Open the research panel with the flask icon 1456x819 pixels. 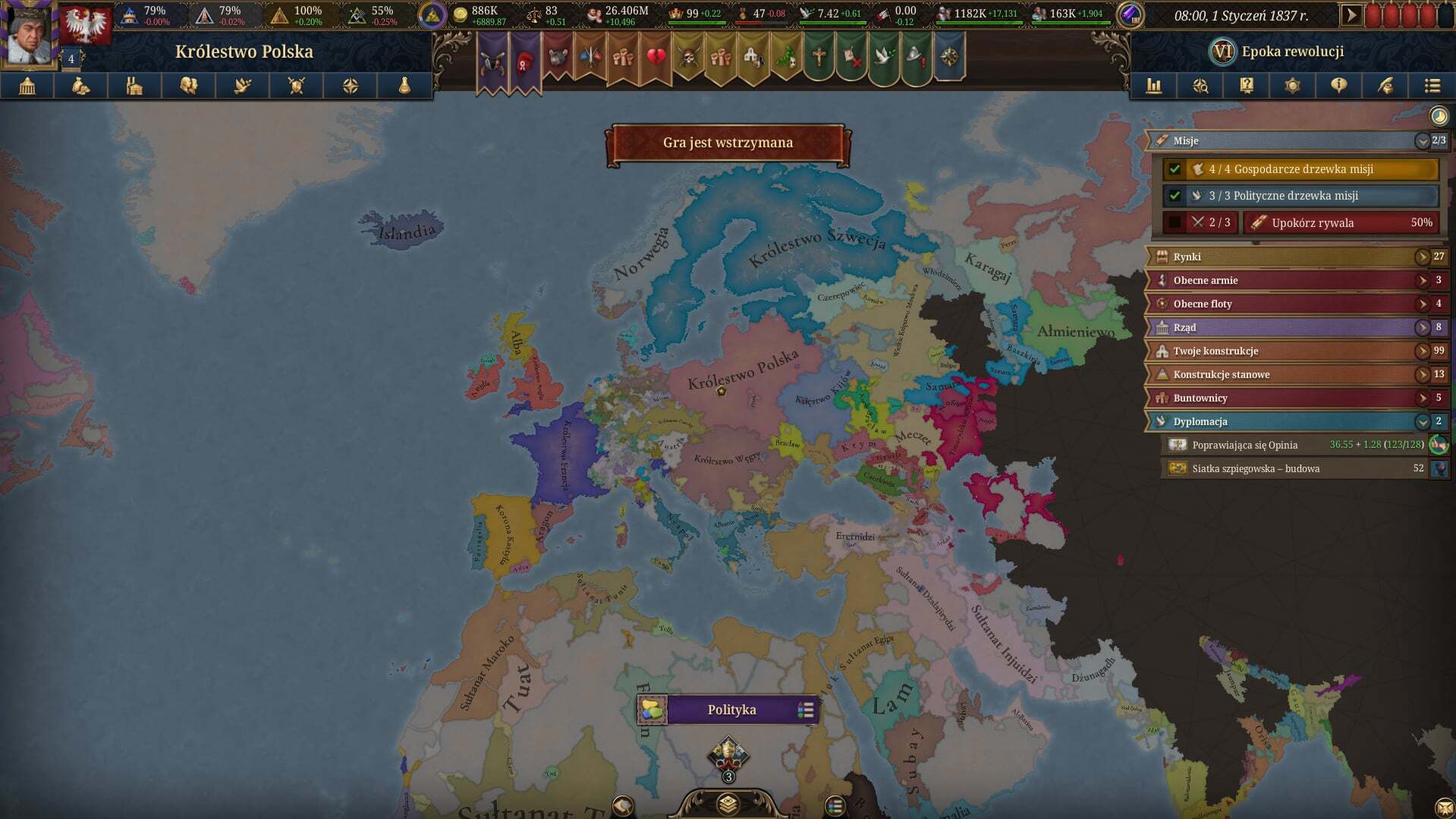pyautogui.click(x=404, y=86)
